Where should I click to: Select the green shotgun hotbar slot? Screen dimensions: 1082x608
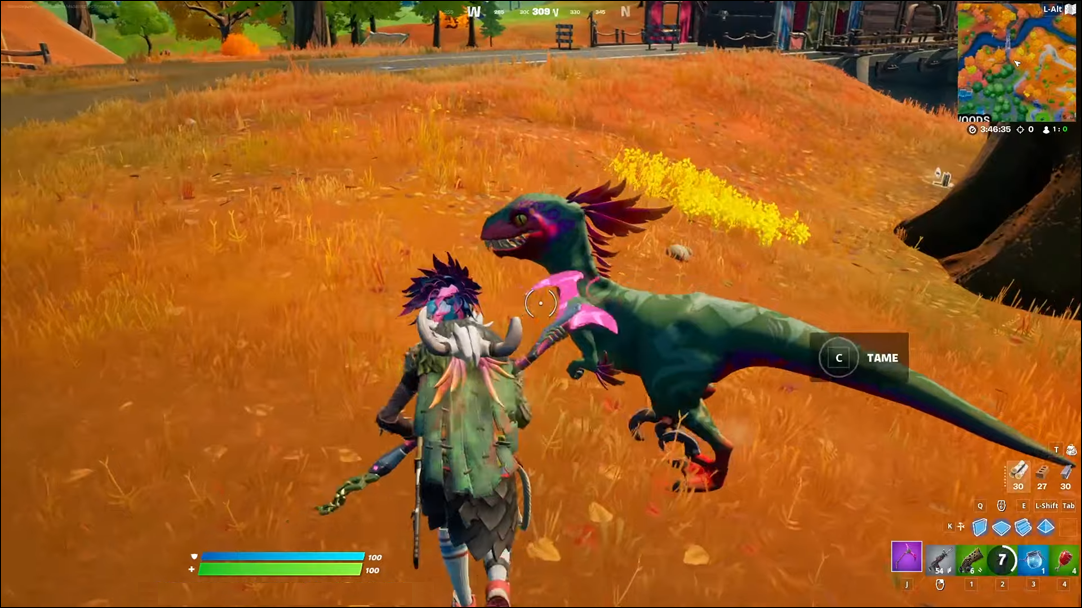click(971, 559)
